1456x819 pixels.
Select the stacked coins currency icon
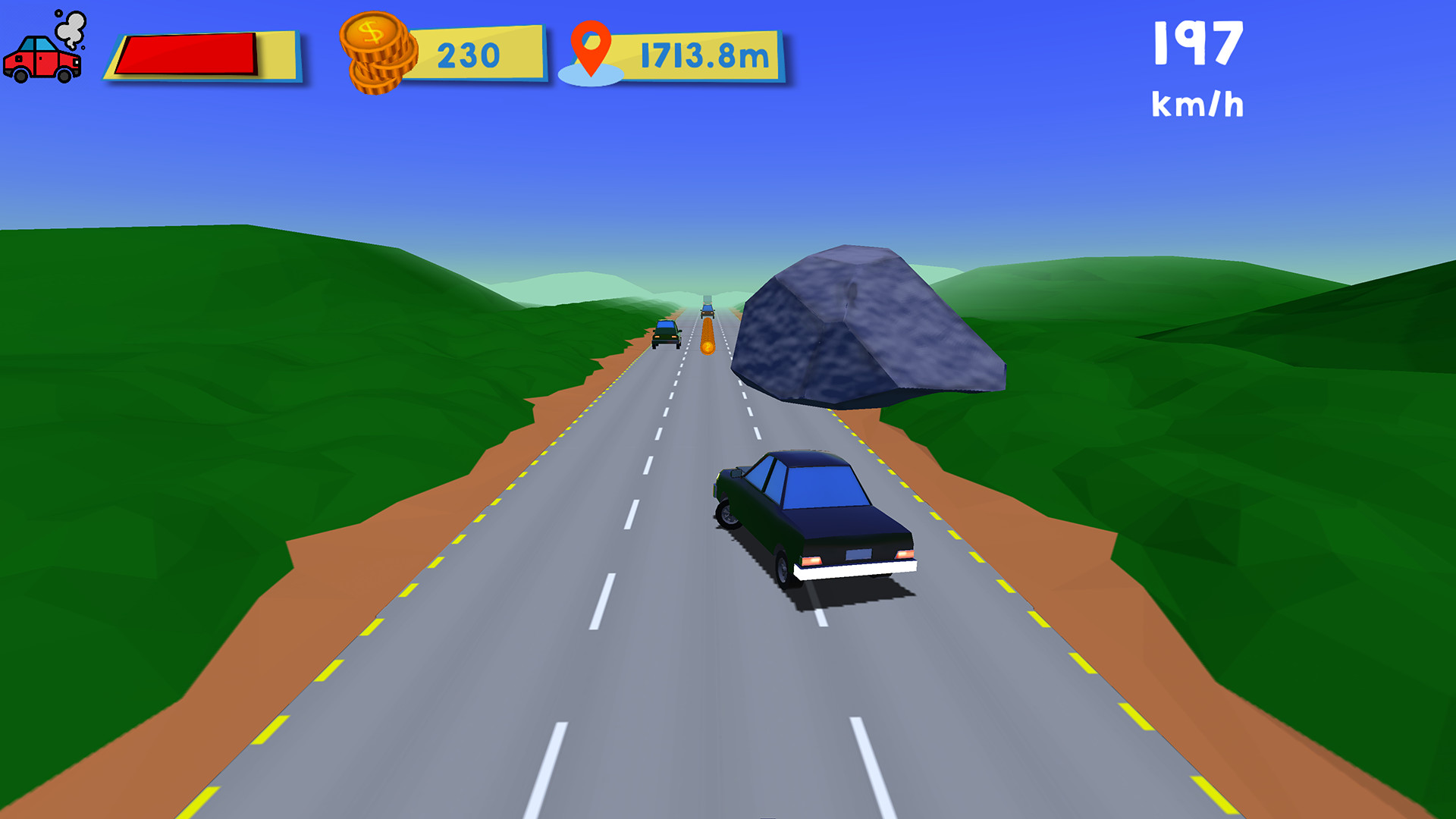point(377,55)
